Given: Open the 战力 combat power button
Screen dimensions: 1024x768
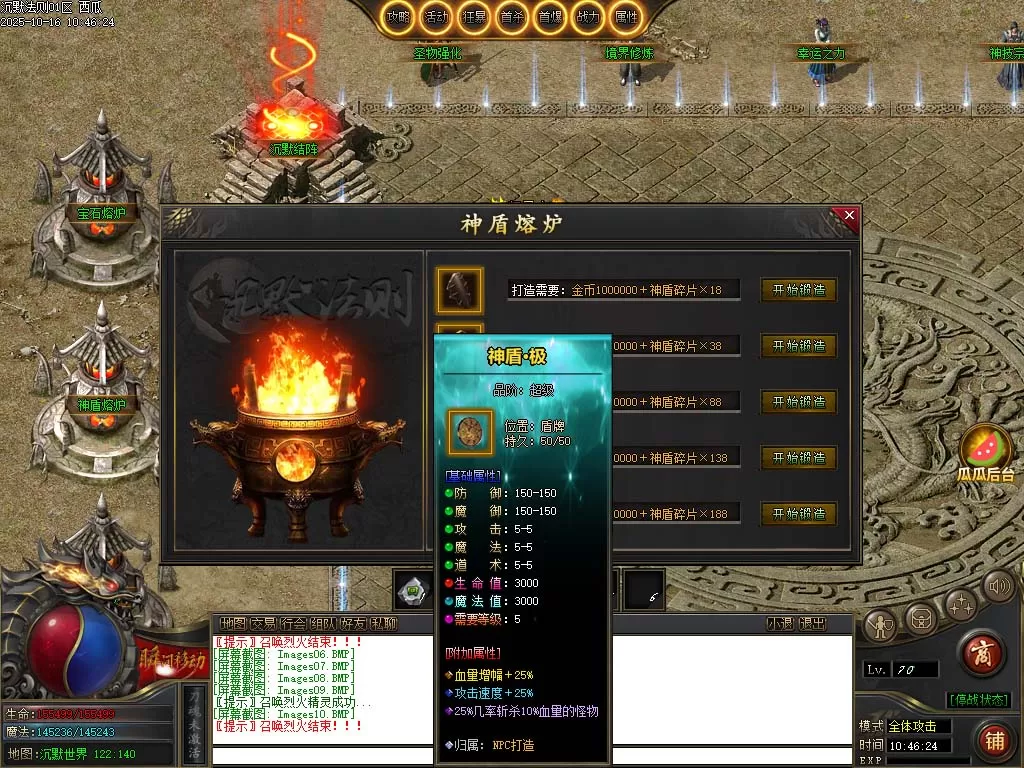Looking at the screenshot, I should click(588, 17).
